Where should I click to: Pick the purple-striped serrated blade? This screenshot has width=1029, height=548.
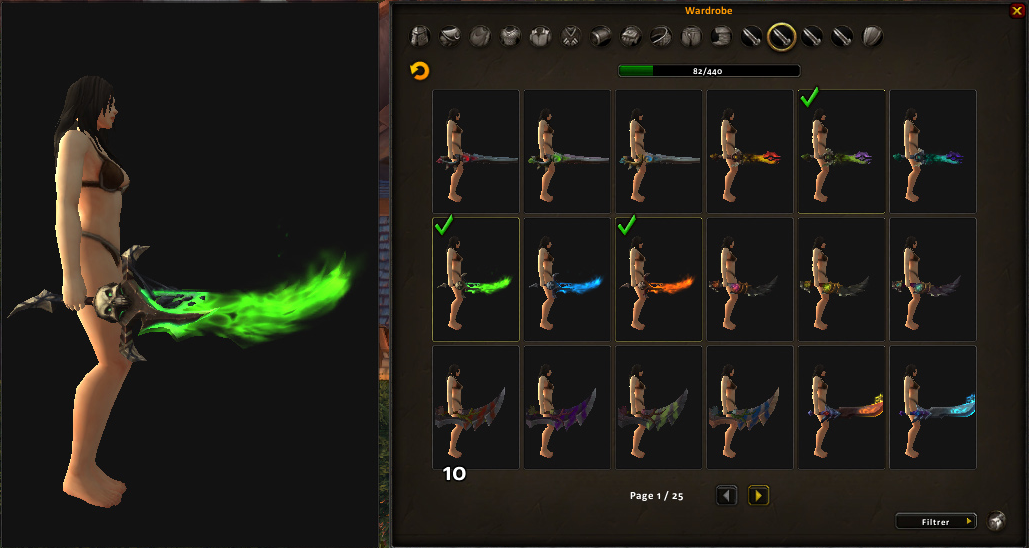[x=567, y=407]
